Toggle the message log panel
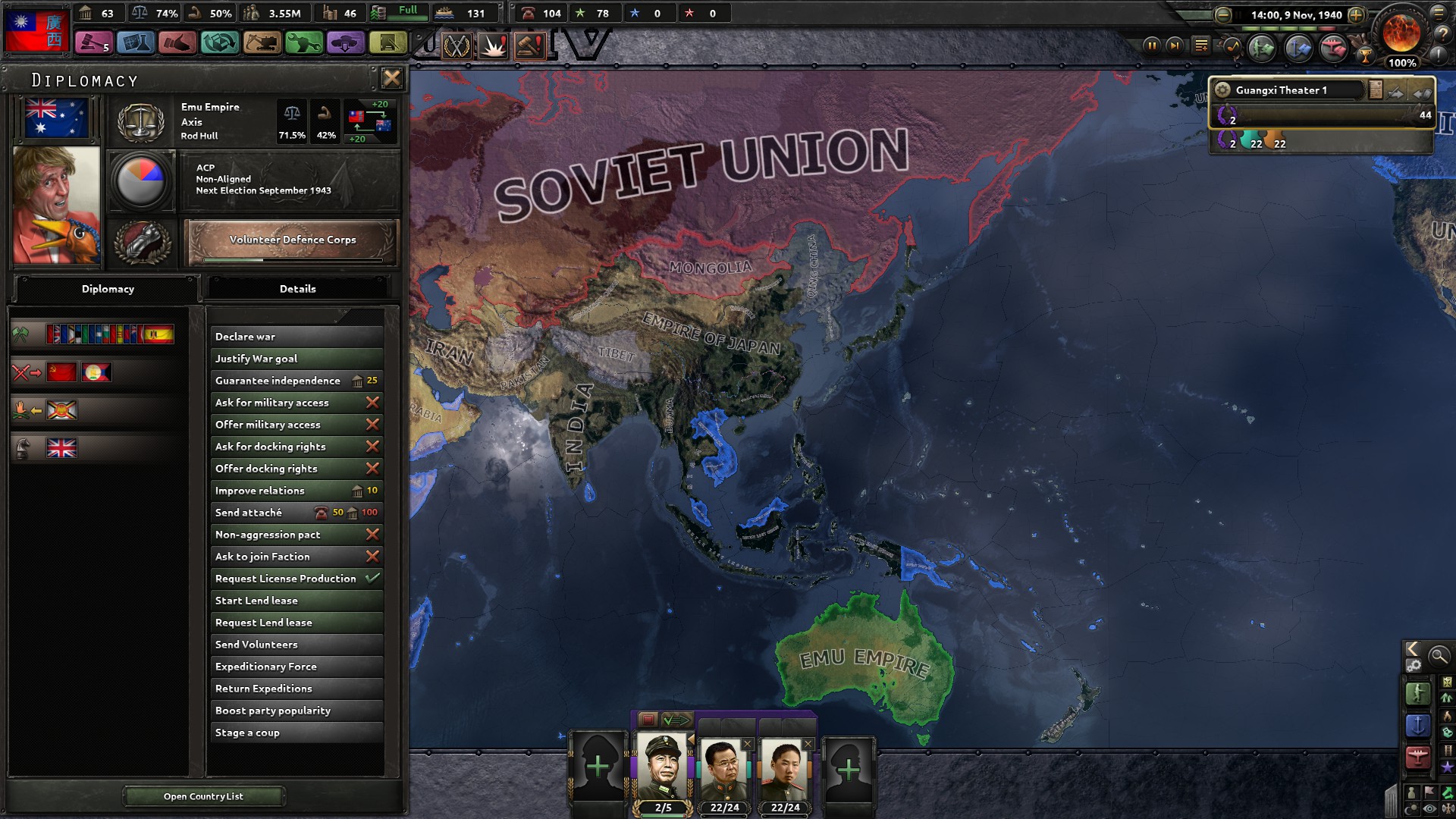This screenshot has width=1456, height=819. pos(1201,46)
